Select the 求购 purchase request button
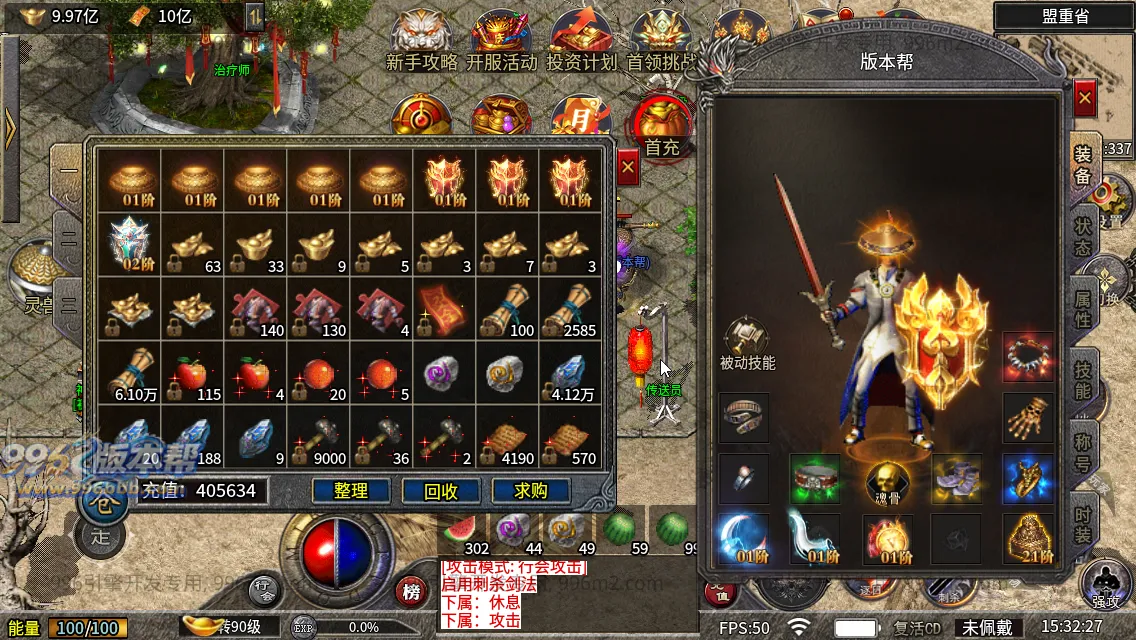Image resolution: width=1136 pixels, height=640 pixels. (530, 490)
